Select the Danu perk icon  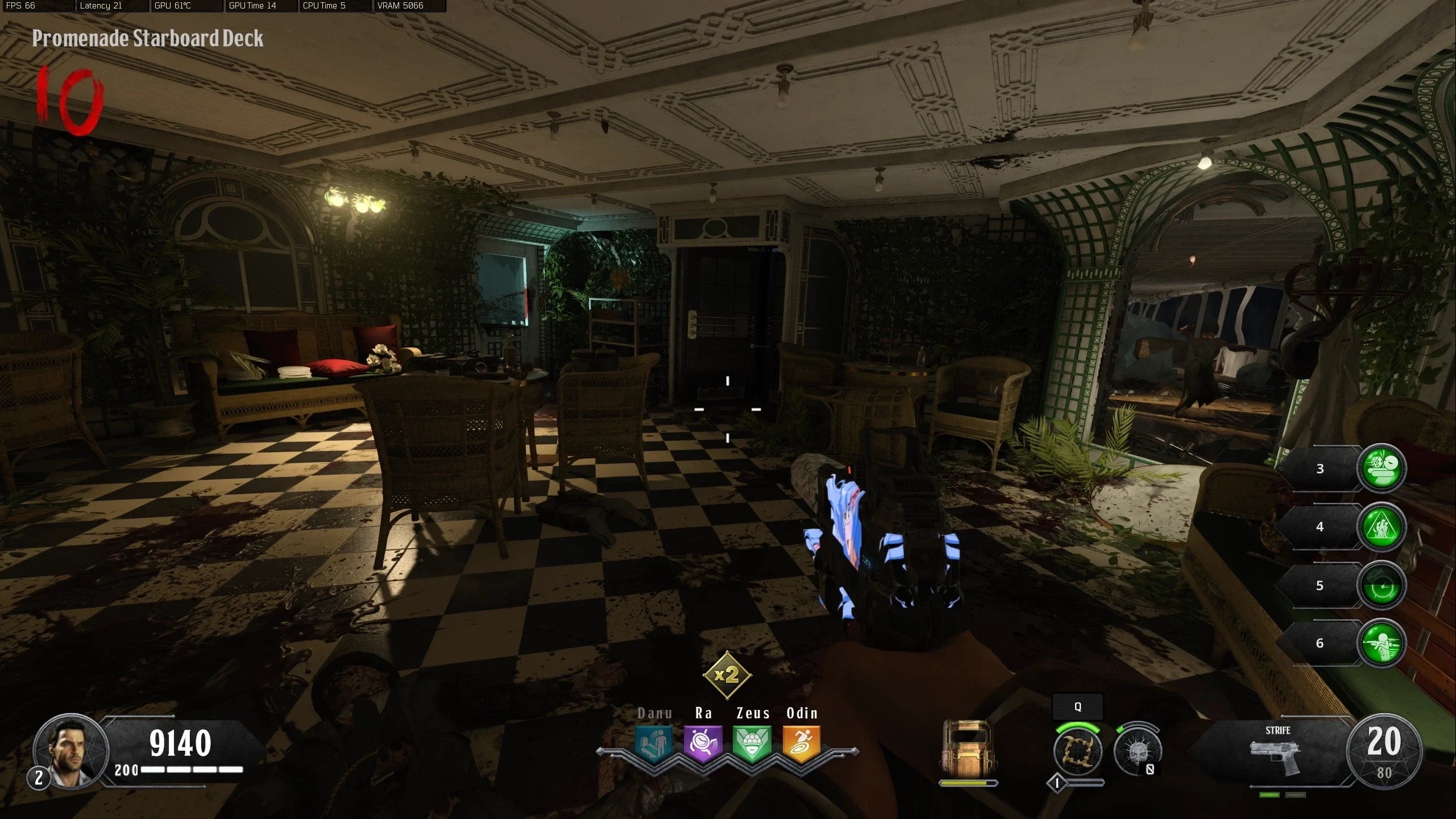[x=654, y=743]
